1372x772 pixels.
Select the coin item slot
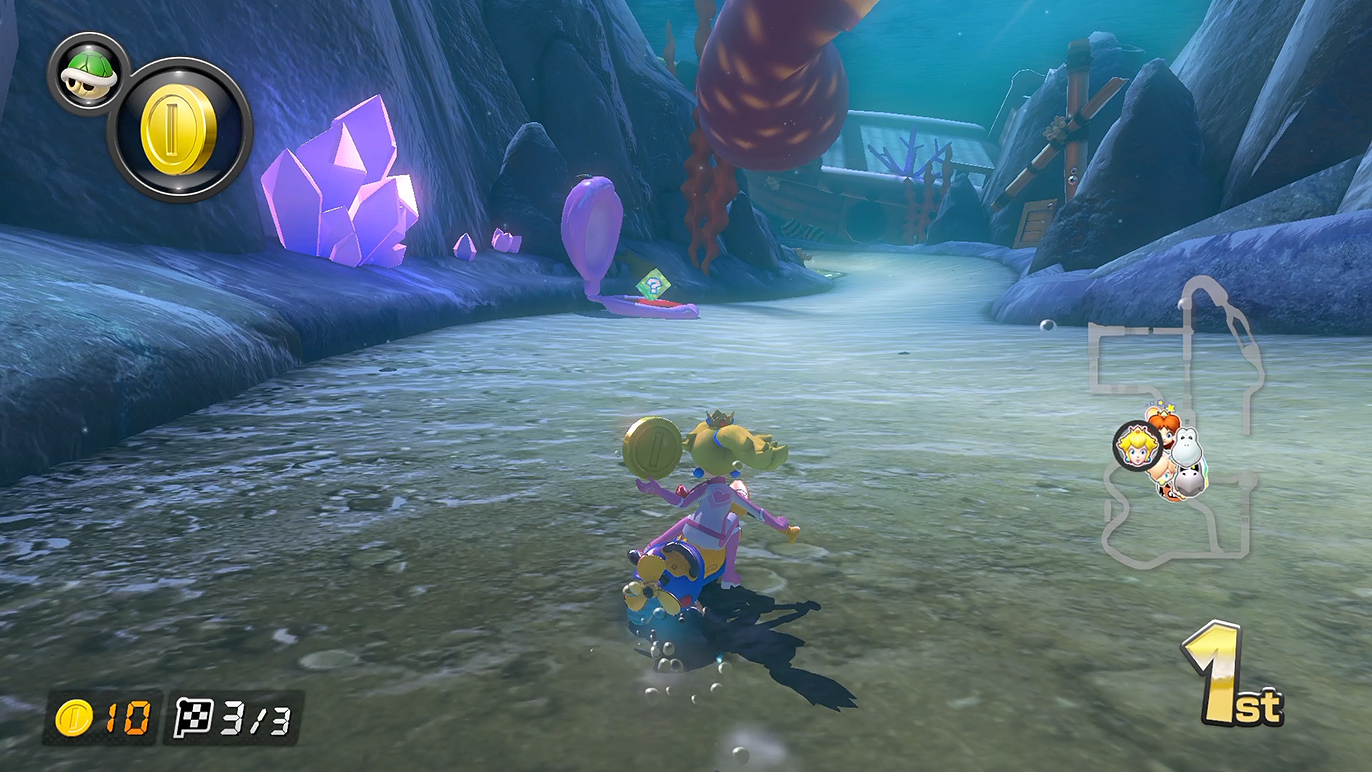point(180,130)
